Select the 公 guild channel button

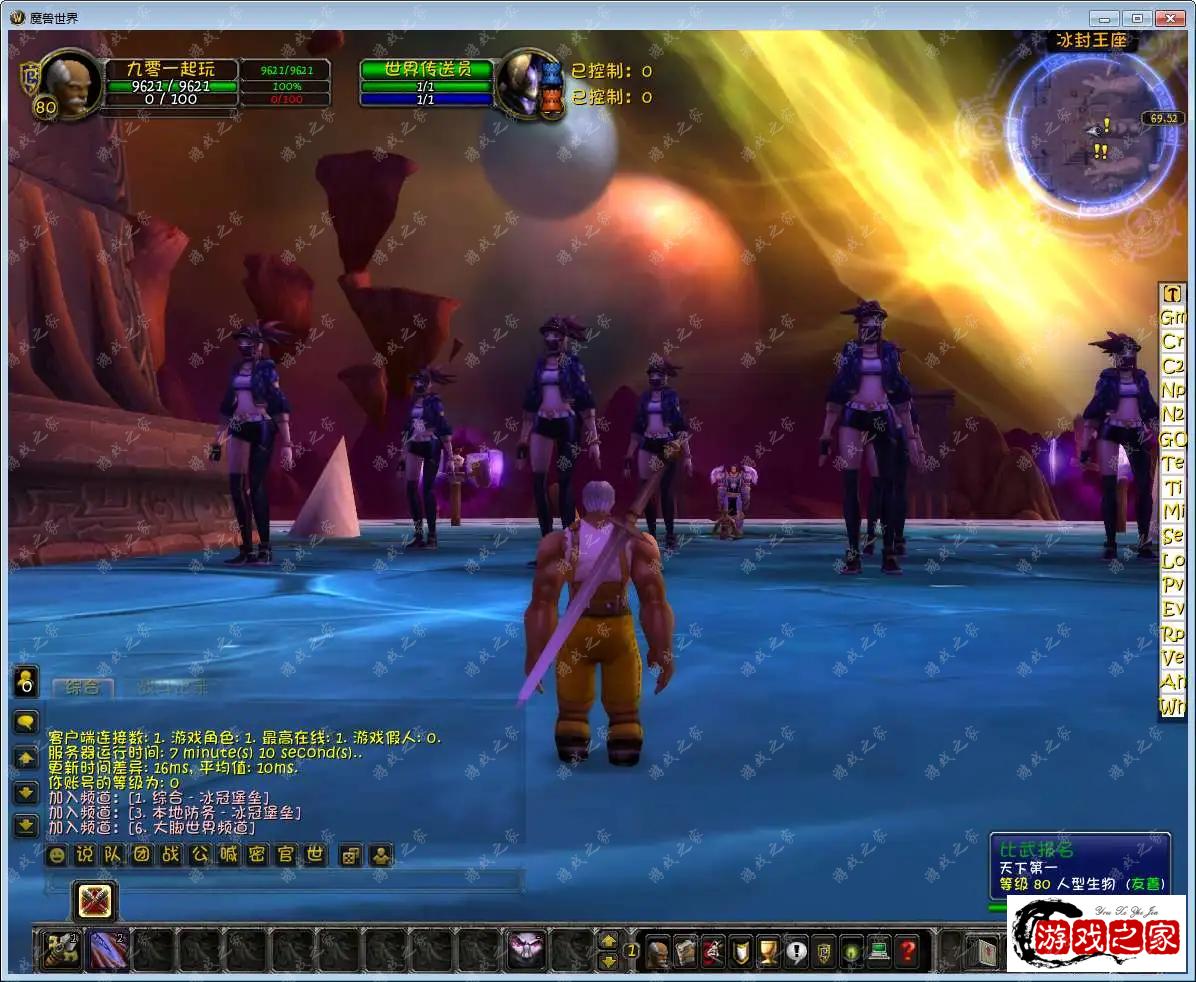[x=200, y=856]
